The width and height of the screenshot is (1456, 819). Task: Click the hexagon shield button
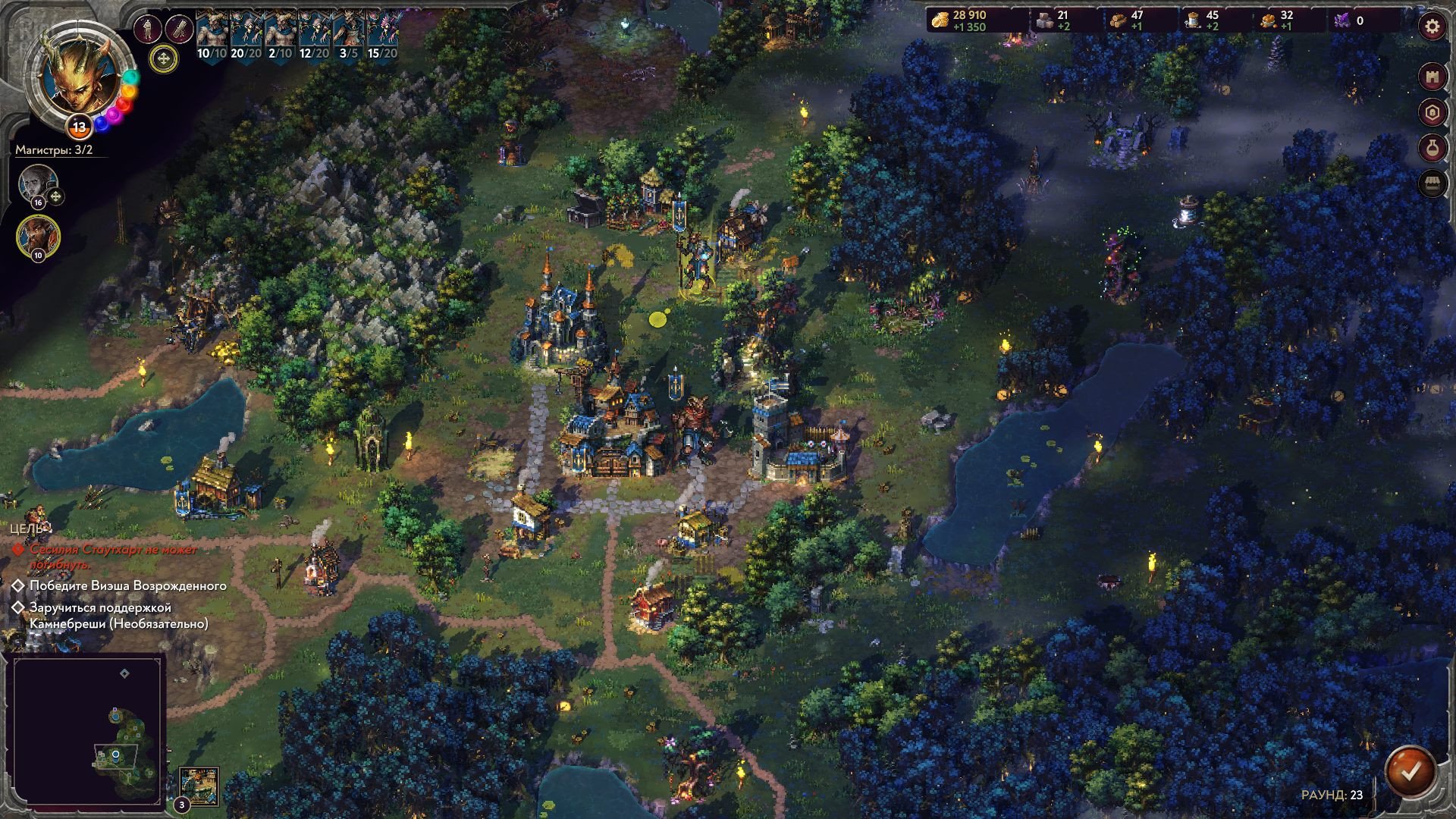(1432, 113)
